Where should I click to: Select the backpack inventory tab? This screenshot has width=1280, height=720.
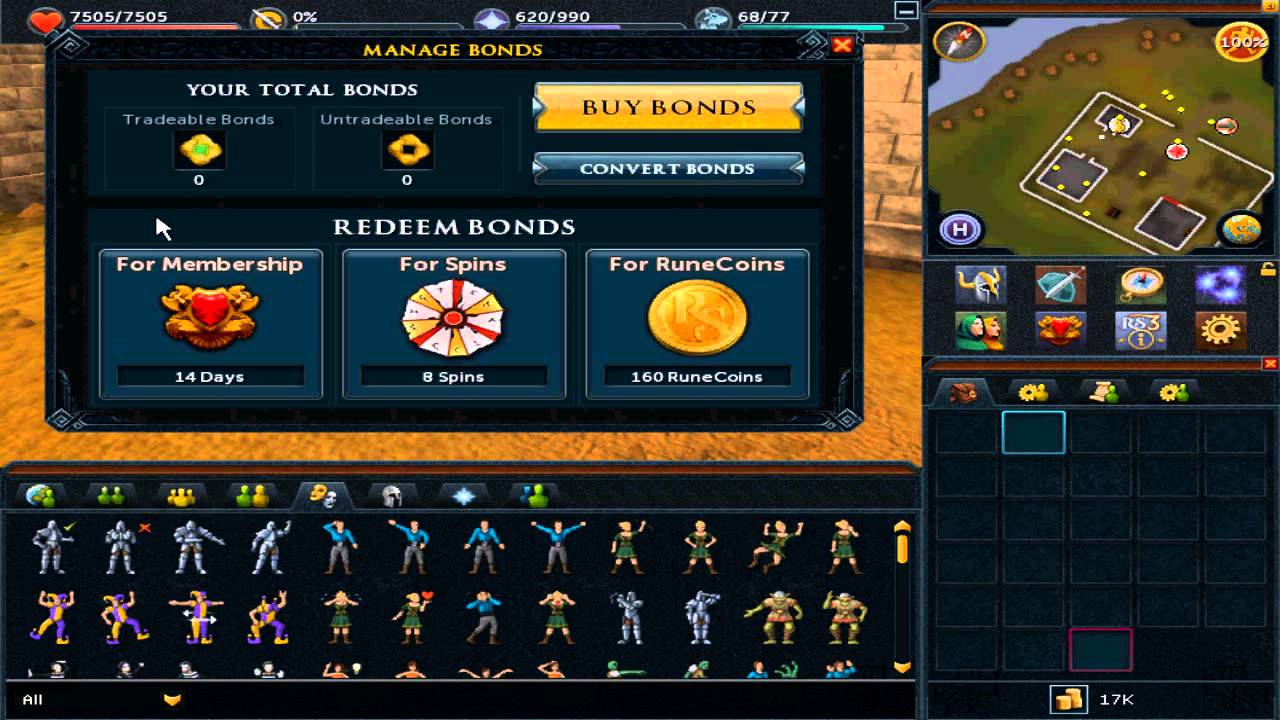[964, 393]
